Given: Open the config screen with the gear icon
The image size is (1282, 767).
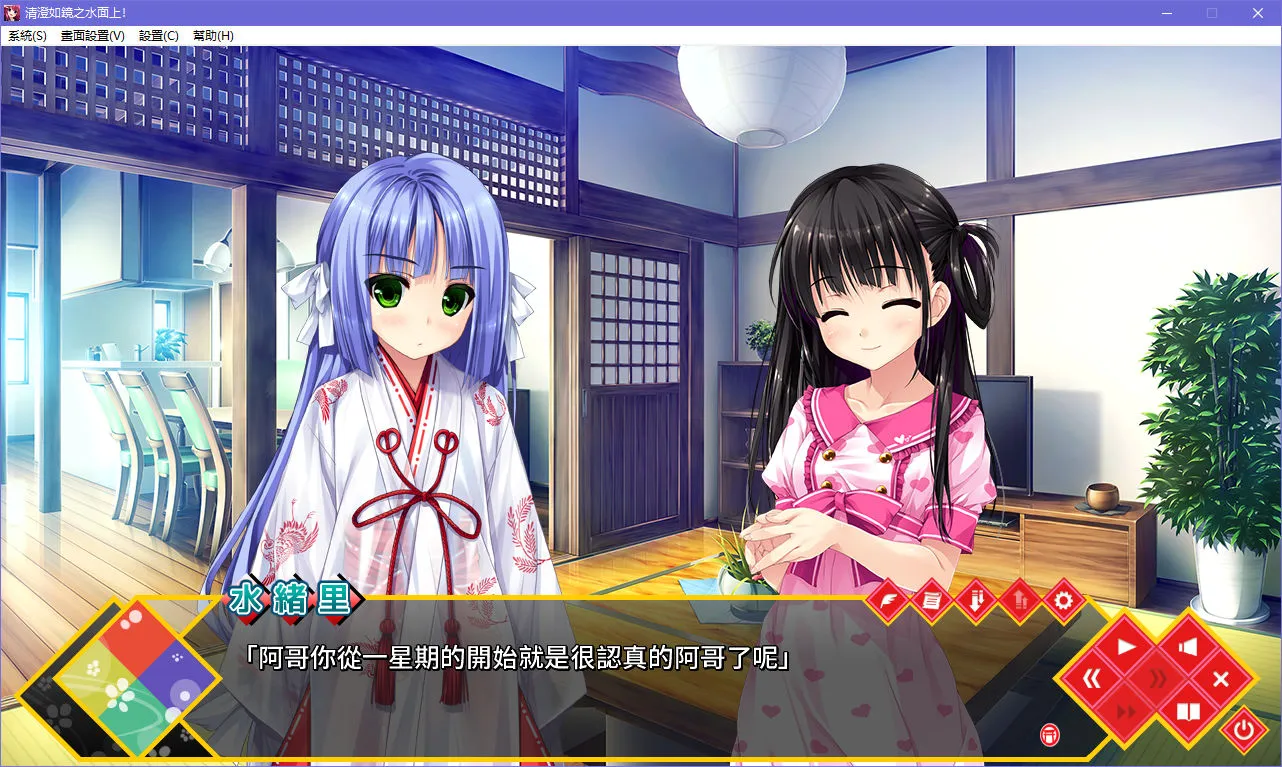Looking at the screenshot, I should 1064,600.
